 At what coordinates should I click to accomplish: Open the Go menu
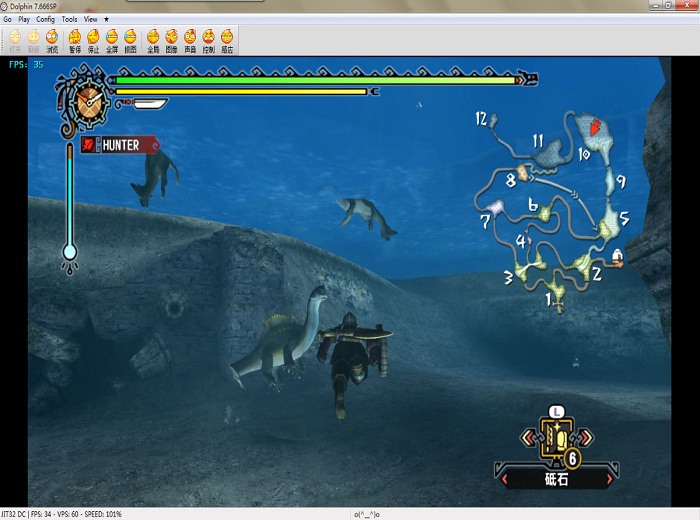[7, 19]
